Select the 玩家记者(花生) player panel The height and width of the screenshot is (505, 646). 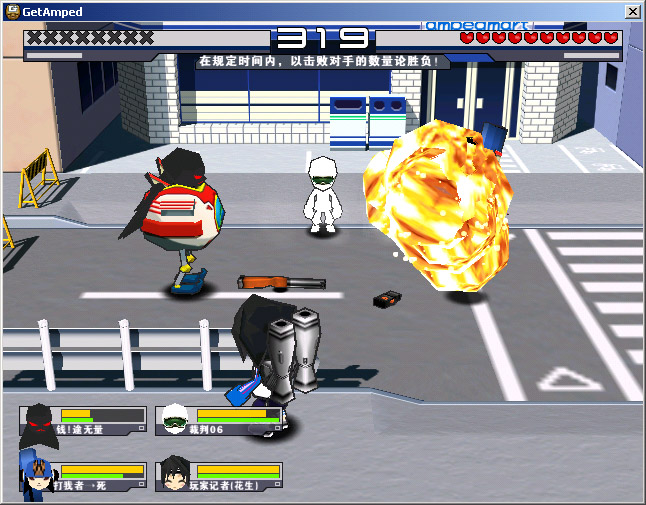(218, 476)
